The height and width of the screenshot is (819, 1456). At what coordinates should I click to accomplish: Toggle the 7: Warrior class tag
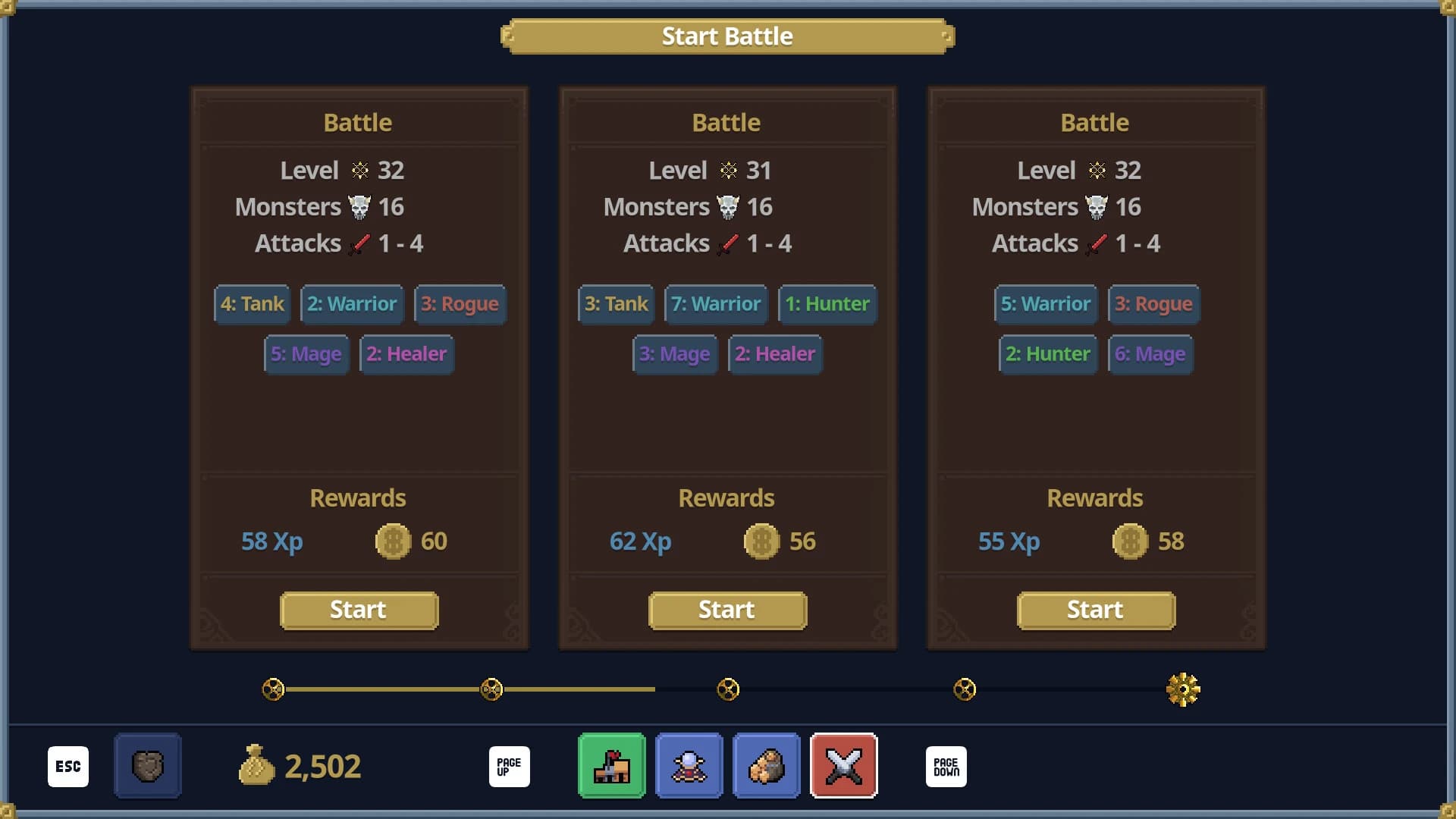pyautogui.click(x=715, y=304)
